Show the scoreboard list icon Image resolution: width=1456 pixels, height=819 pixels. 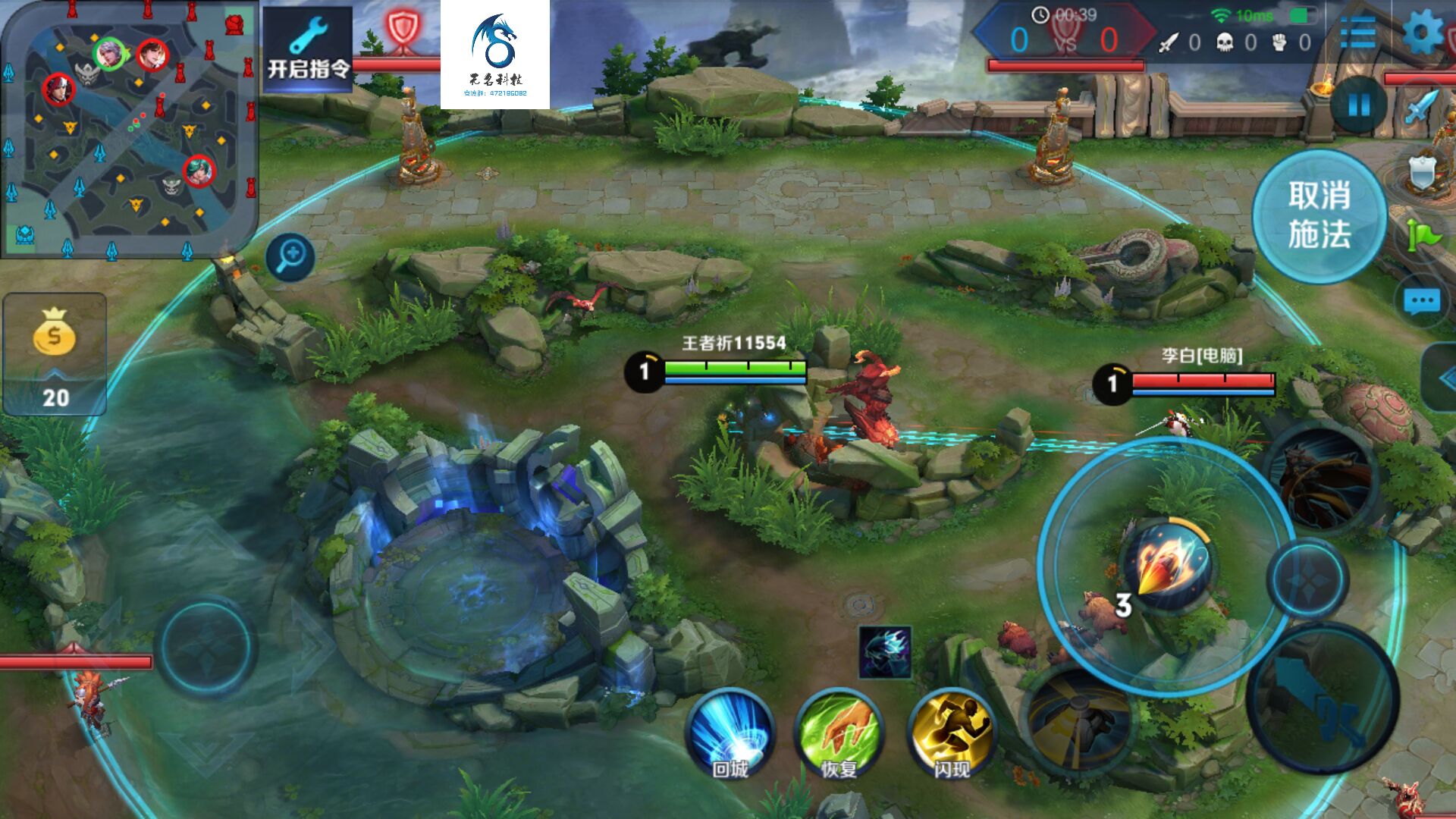pos(1357,33)
